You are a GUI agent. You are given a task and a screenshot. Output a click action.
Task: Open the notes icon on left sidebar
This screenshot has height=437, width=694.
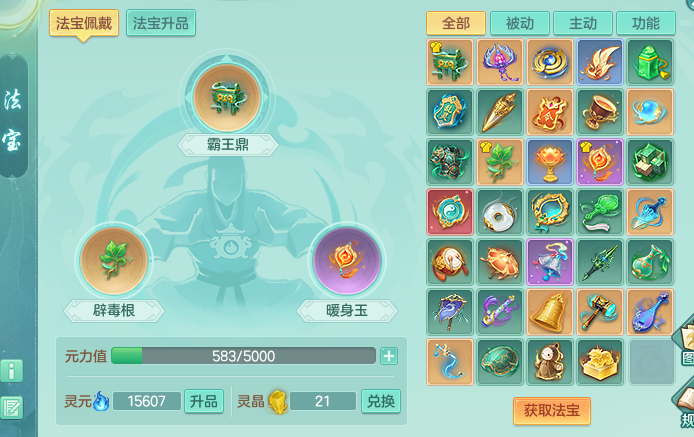[12, 407]
